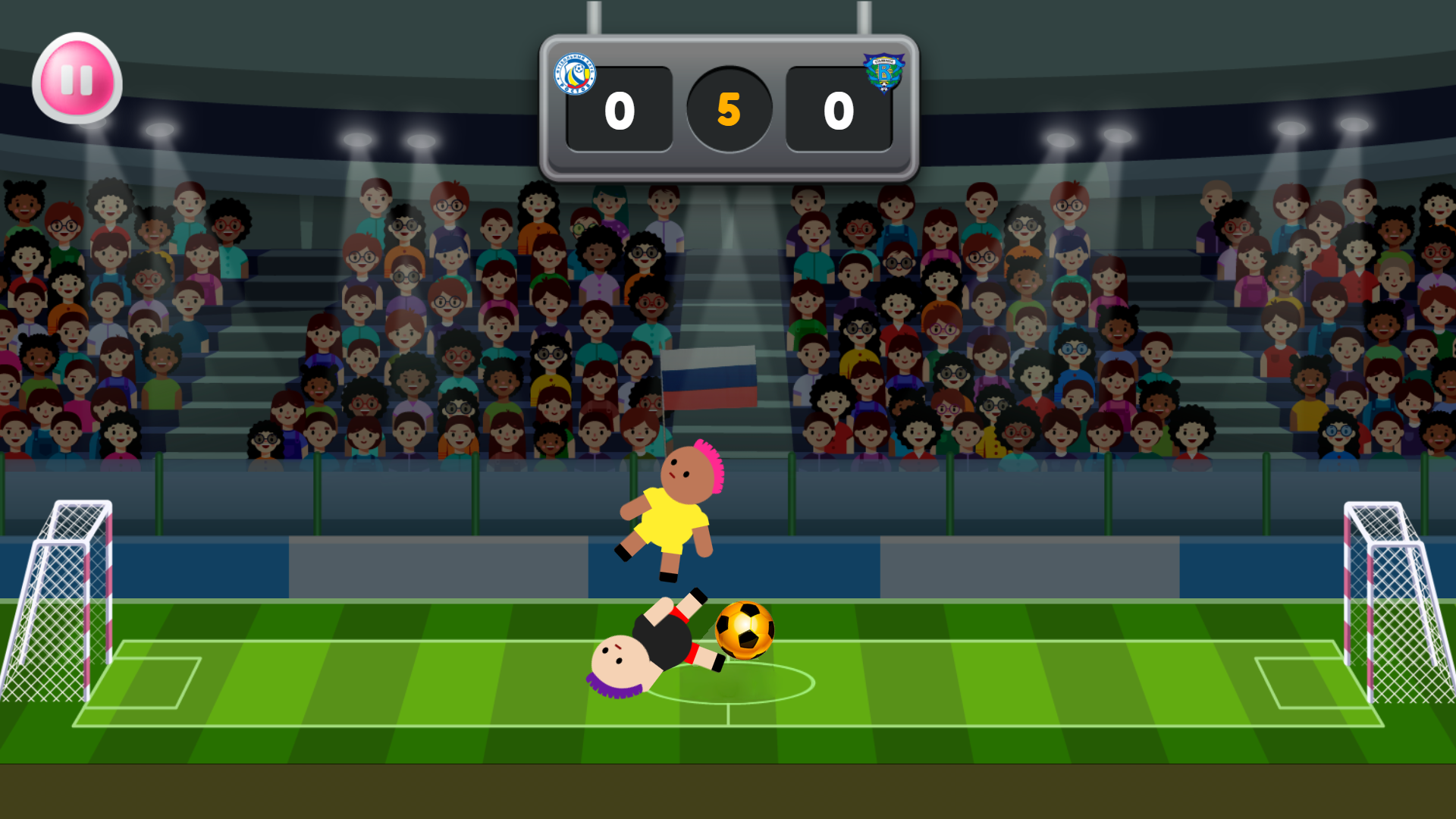This screenshot has height=819, width=1456.
Task: Click the pink pause button
Action: click(76, 80)
